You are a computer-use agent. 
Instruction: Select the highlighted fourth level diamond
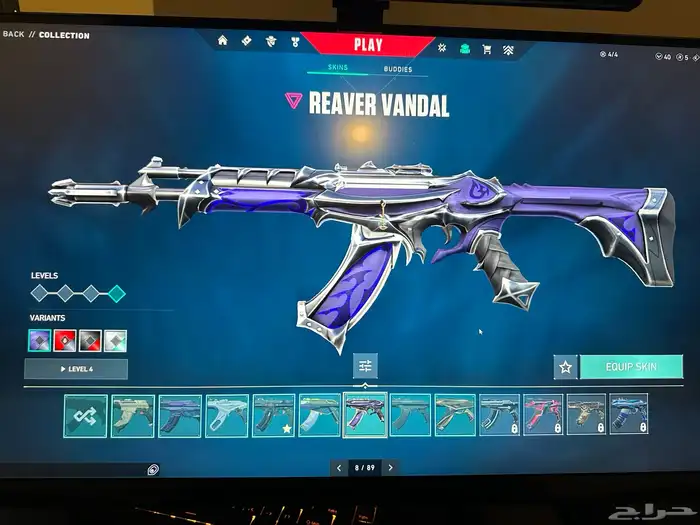pyautogui.click(x=116, y=293)
